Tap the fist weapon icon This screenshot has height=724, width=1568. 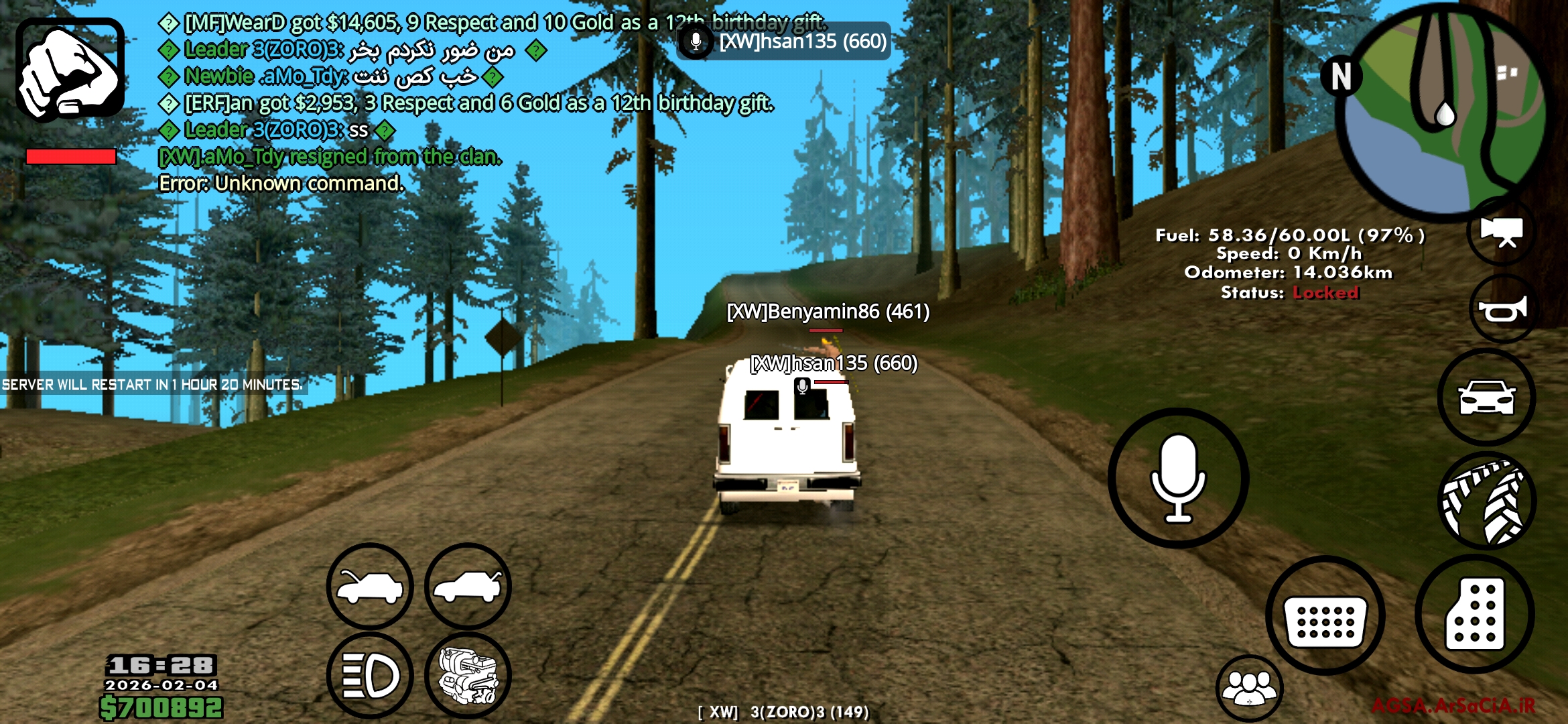(x=70, y=70)
